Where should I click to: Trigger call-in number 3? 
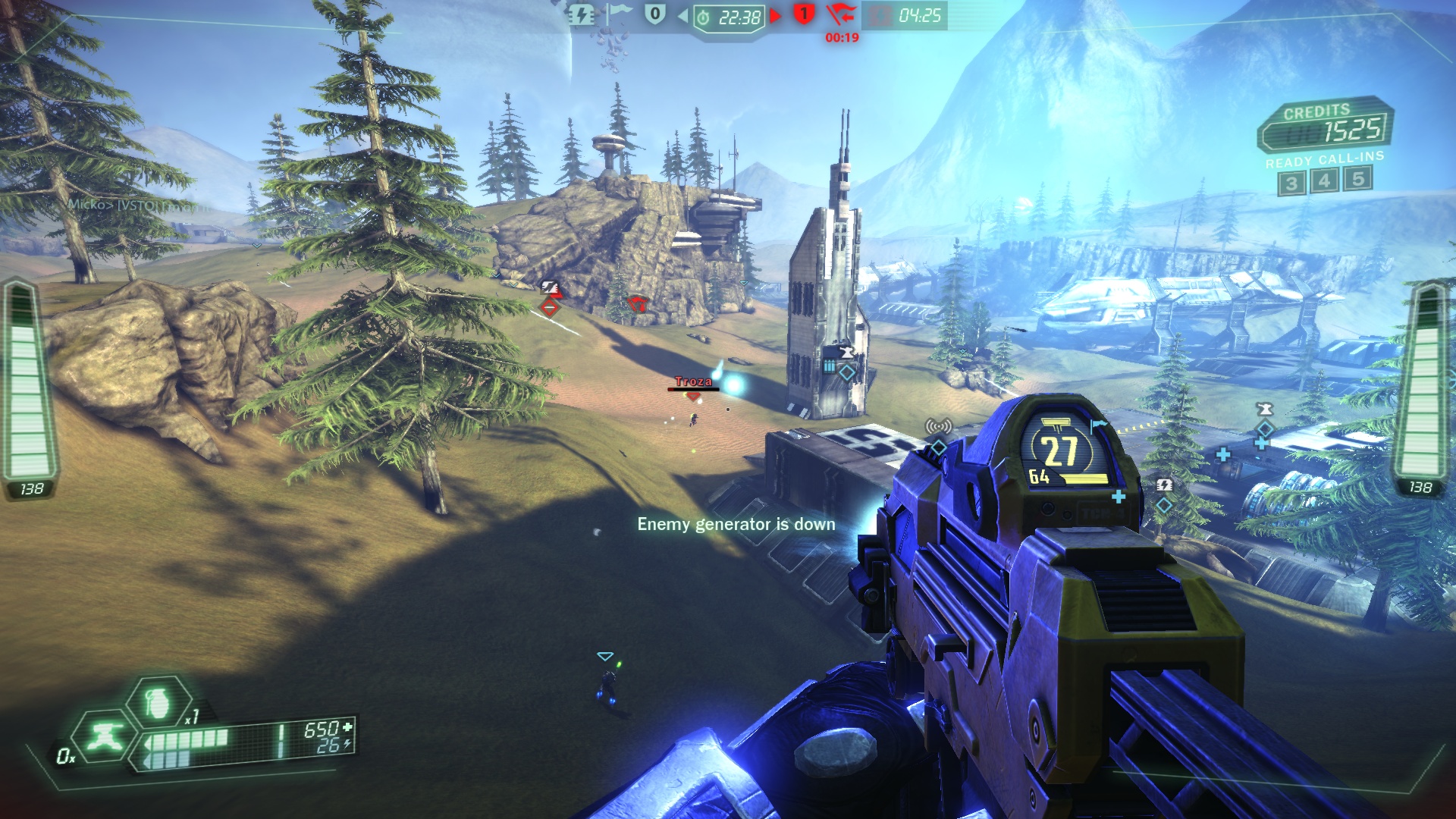[1291, 183]
